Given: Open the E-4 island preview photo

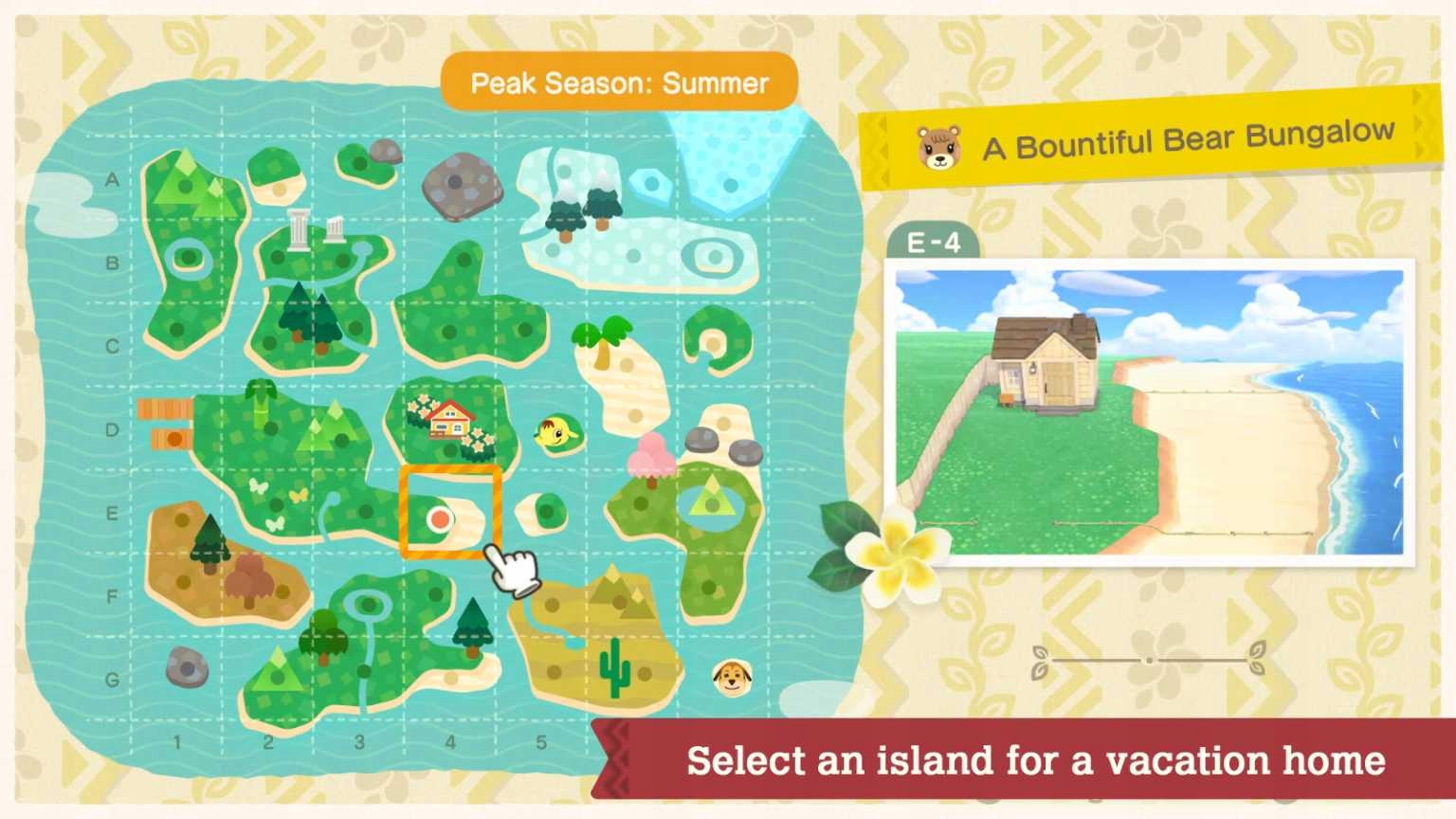Looking at the screenshot, I should coord(1149,412).
